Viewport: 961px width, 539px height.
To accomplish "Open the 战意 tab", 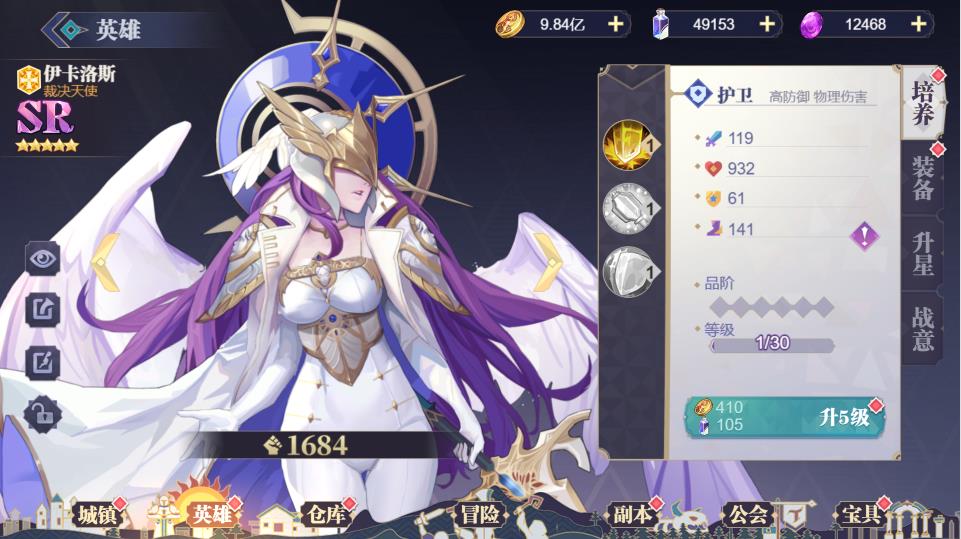I will [x=922, y=328].
